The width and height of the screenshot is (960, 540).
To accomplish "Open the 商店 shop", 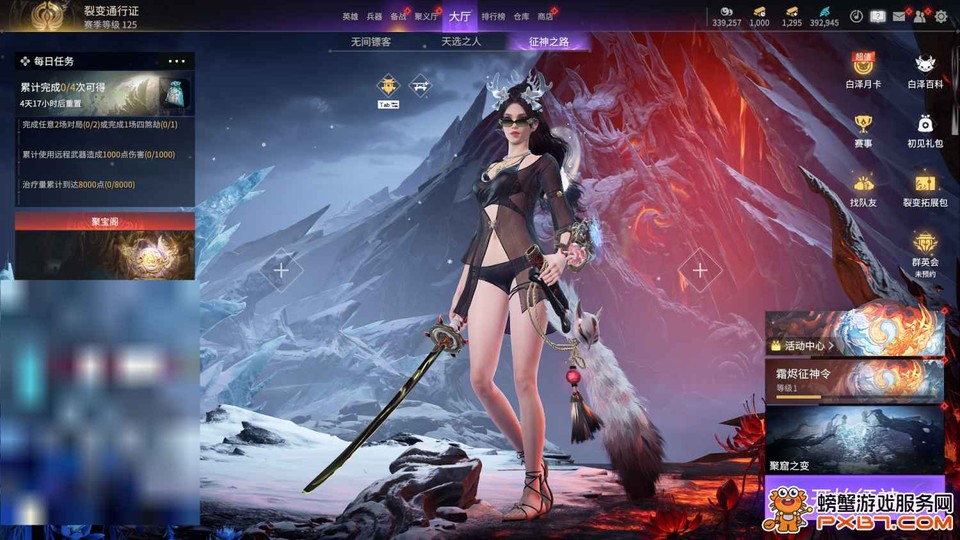I will click(x=545, y=17).
